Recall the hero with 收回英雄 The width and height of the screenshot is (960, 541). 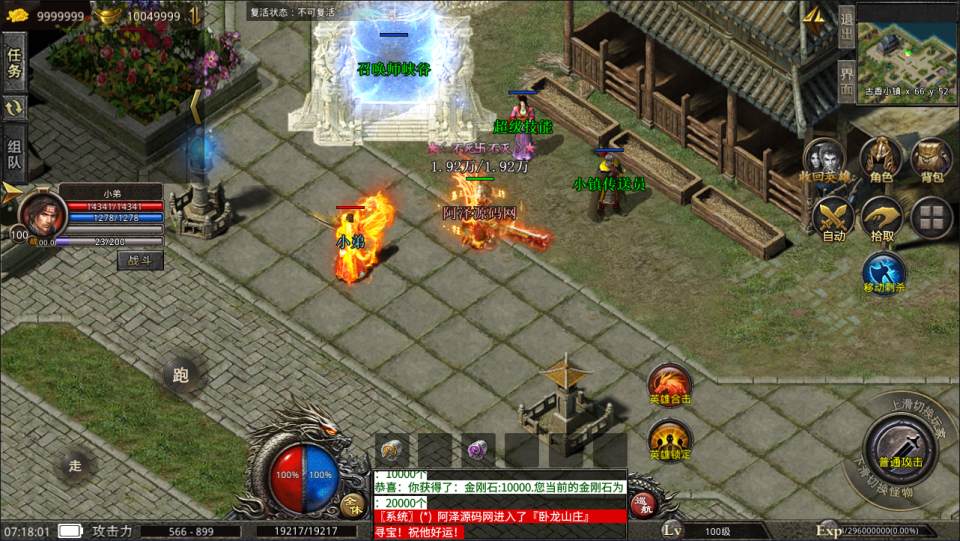[826, 161]
